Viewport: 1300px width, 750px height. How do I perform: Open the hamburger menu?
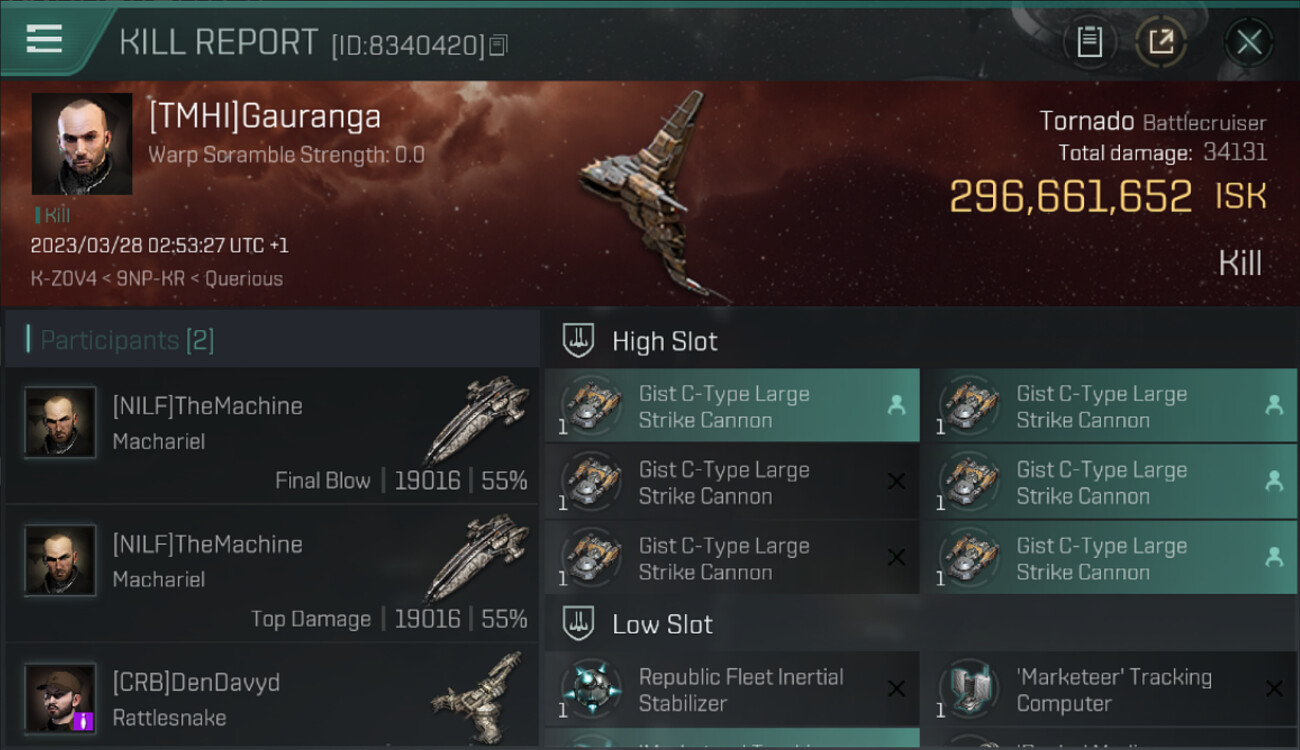coord(45,40)
